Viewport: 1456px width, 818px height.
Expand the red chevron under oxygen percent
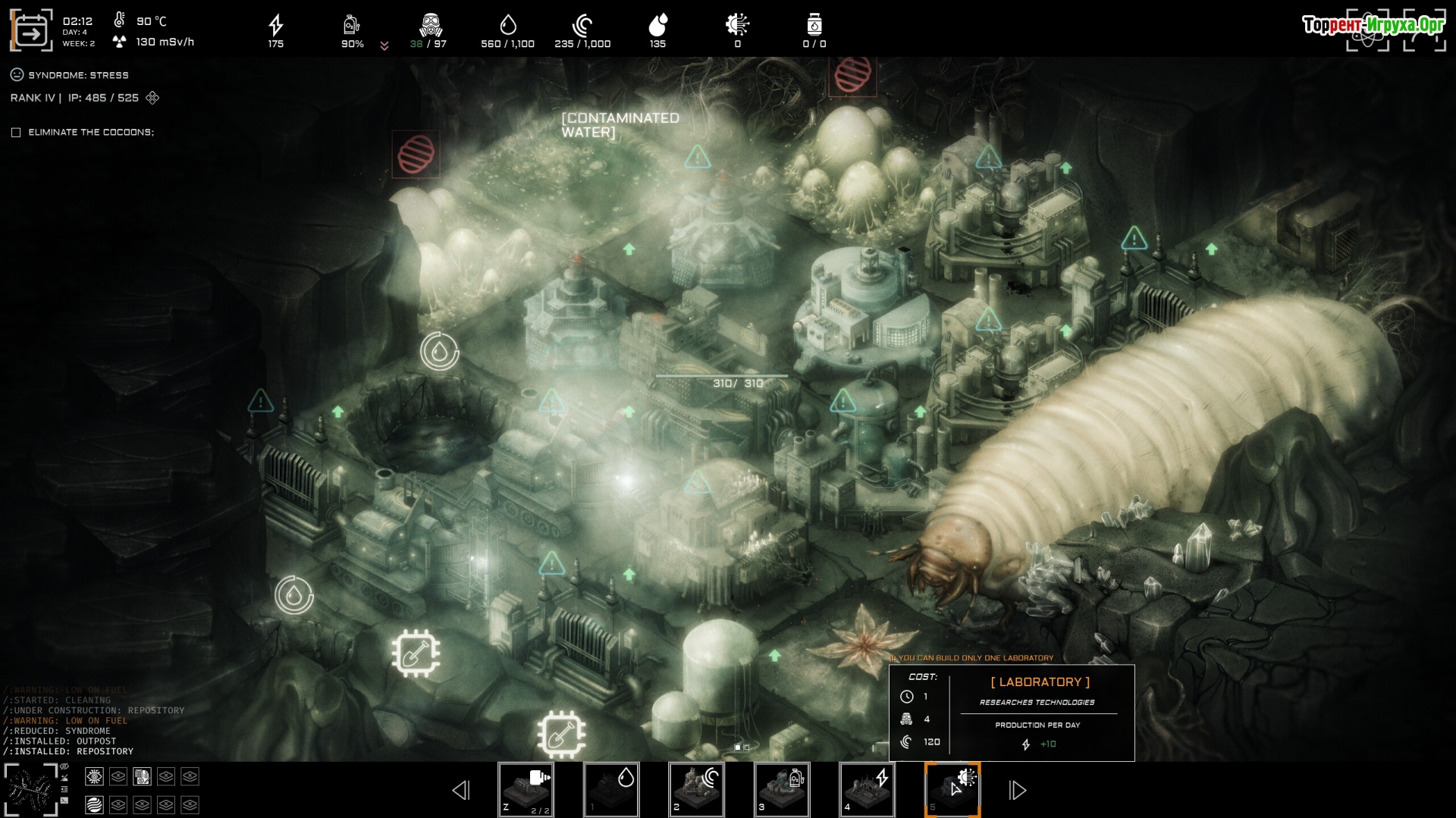point(384,46)
